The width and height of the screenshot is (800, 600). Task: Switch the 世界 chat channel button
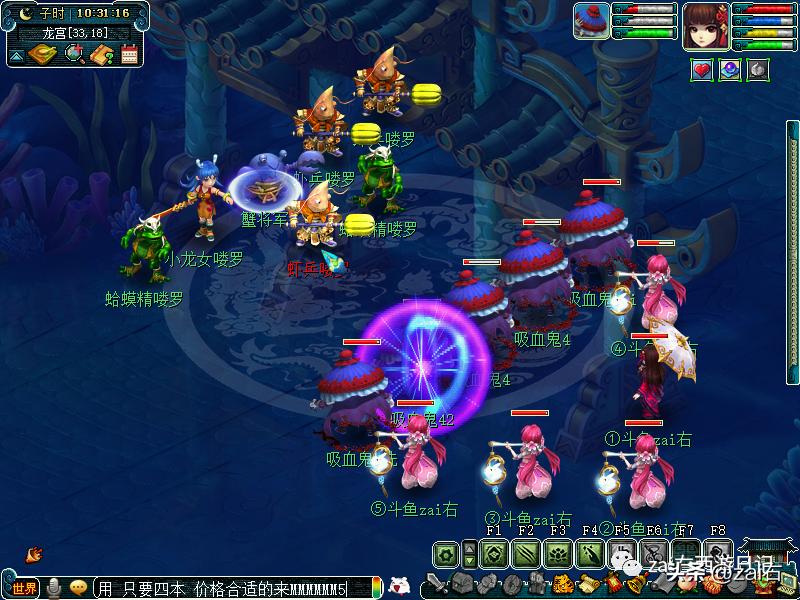click(23, 587)
